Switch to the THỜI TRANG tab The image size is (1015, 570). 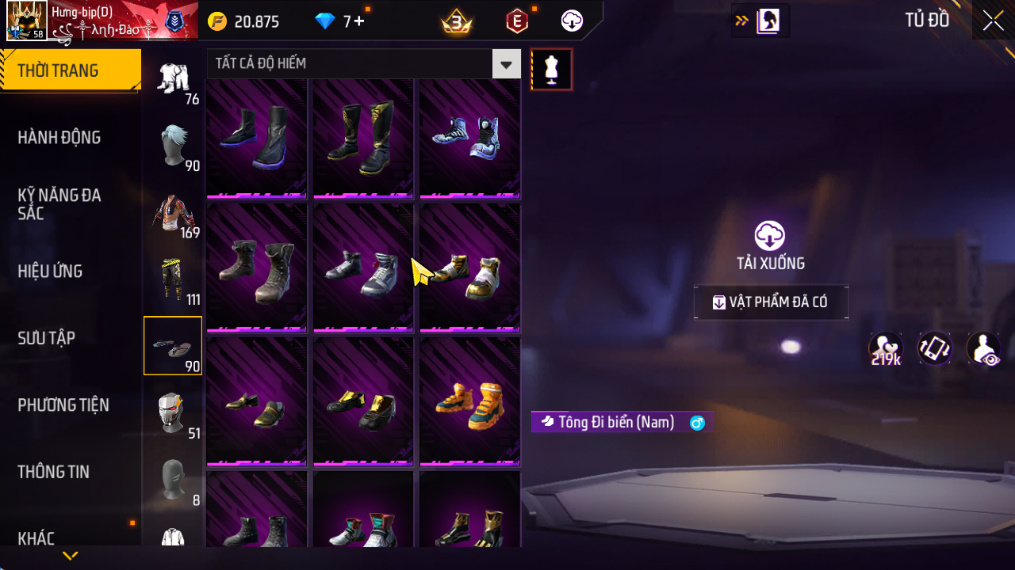coord(70,70)
